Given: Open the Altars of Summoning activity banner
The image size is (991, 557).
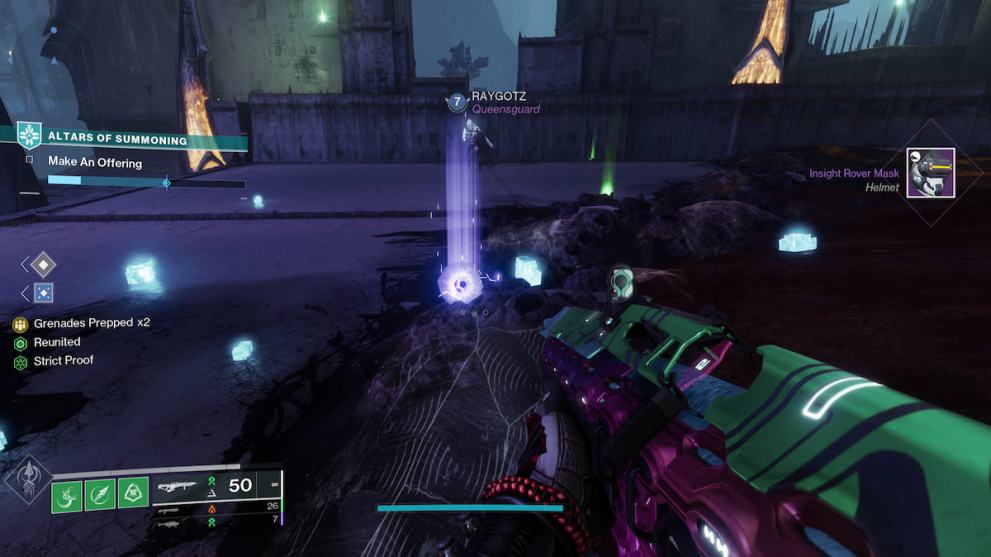Looking at the screenshot, I should click(118, 140).
